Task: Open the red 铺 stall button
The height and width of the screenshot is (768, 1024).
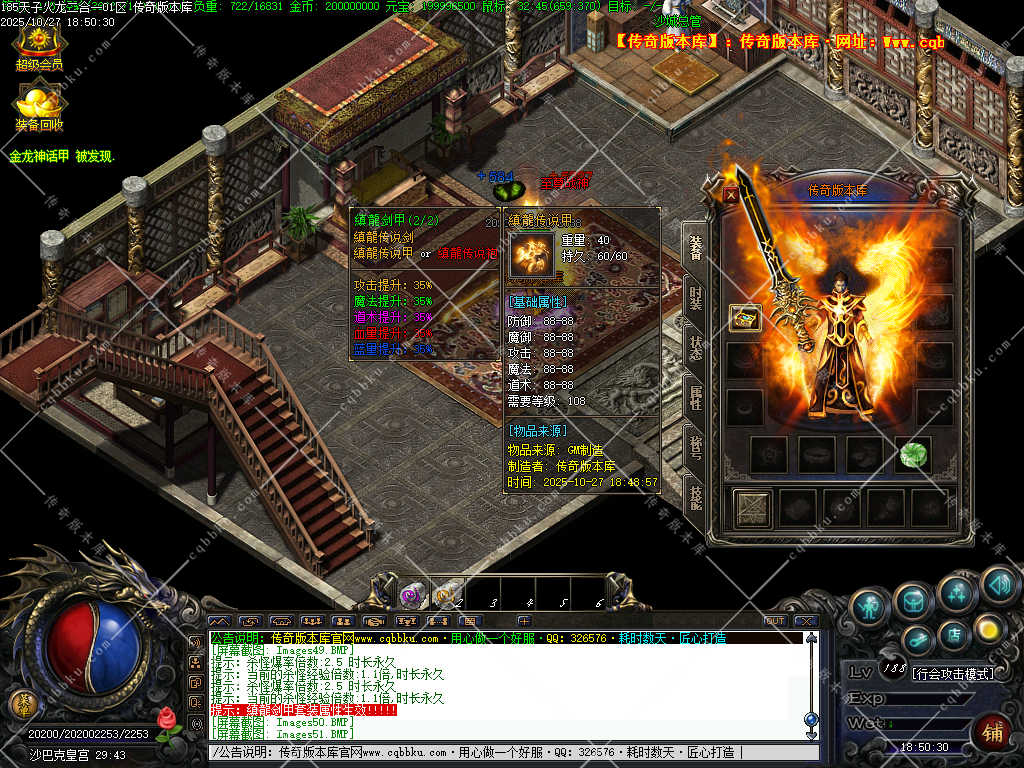Action: 992,732
